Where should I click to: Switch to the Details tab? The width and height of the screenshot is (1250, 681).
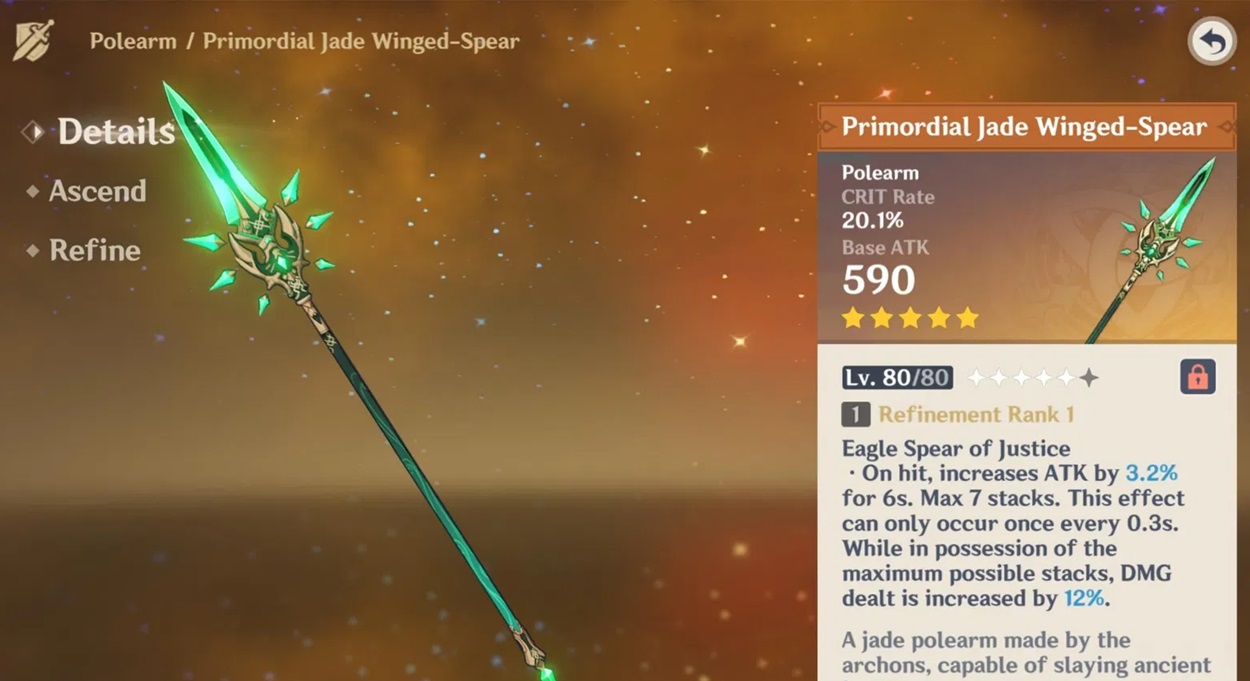(115, 131)
